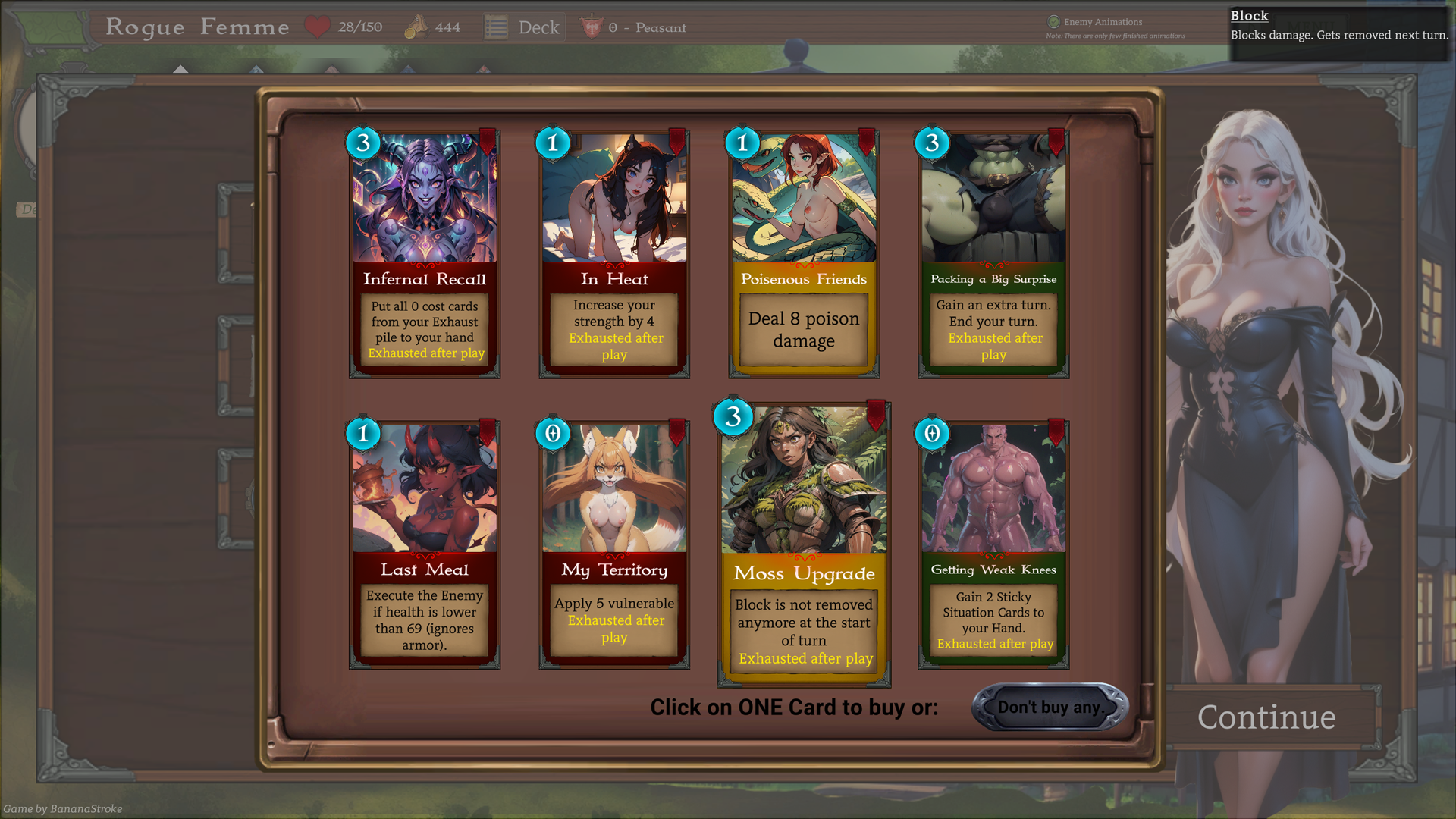This screenshot has width=1456, height=819.
Task: Click the red ribbon on Getting Weak Knees
Action: [1054, 433]
